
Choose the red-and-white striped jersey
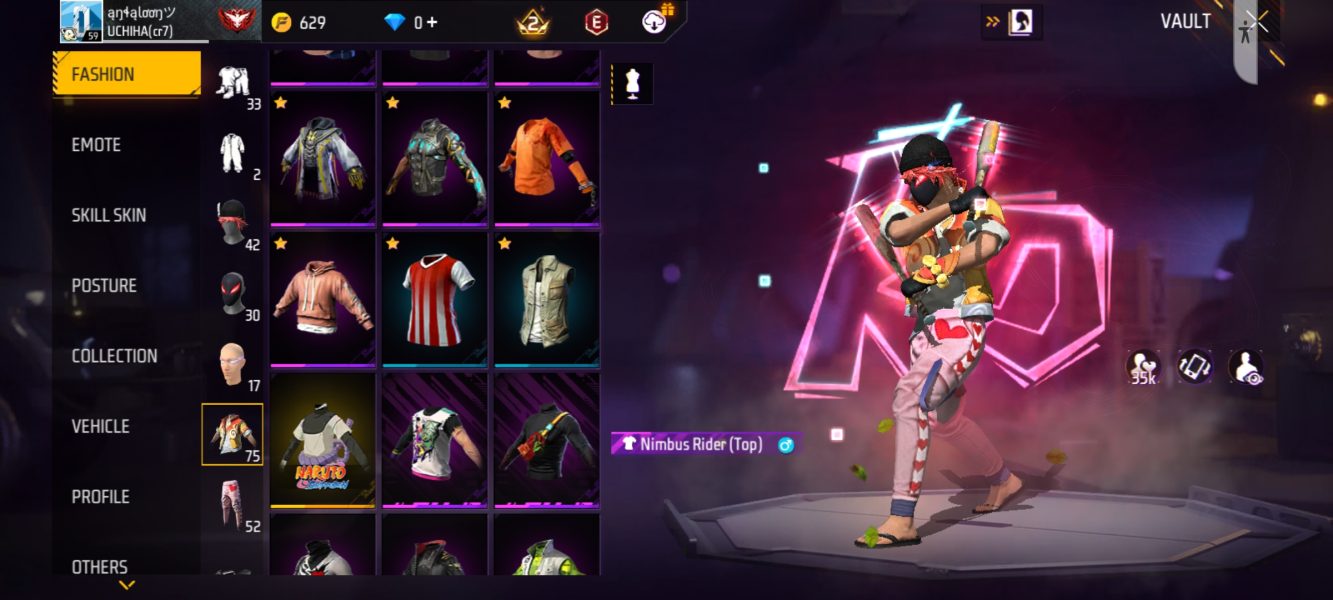pyautogui.click(x=434, y=299)
